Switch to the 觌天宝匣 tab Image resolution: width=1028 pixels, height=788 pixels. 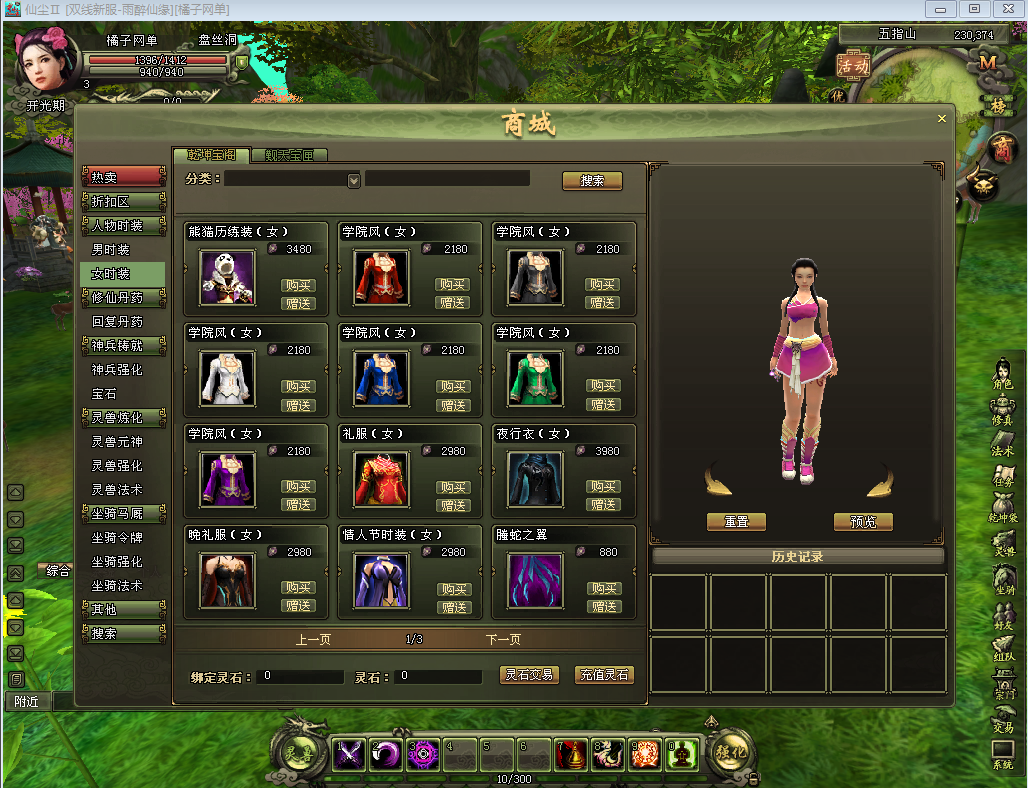(289, 155)
